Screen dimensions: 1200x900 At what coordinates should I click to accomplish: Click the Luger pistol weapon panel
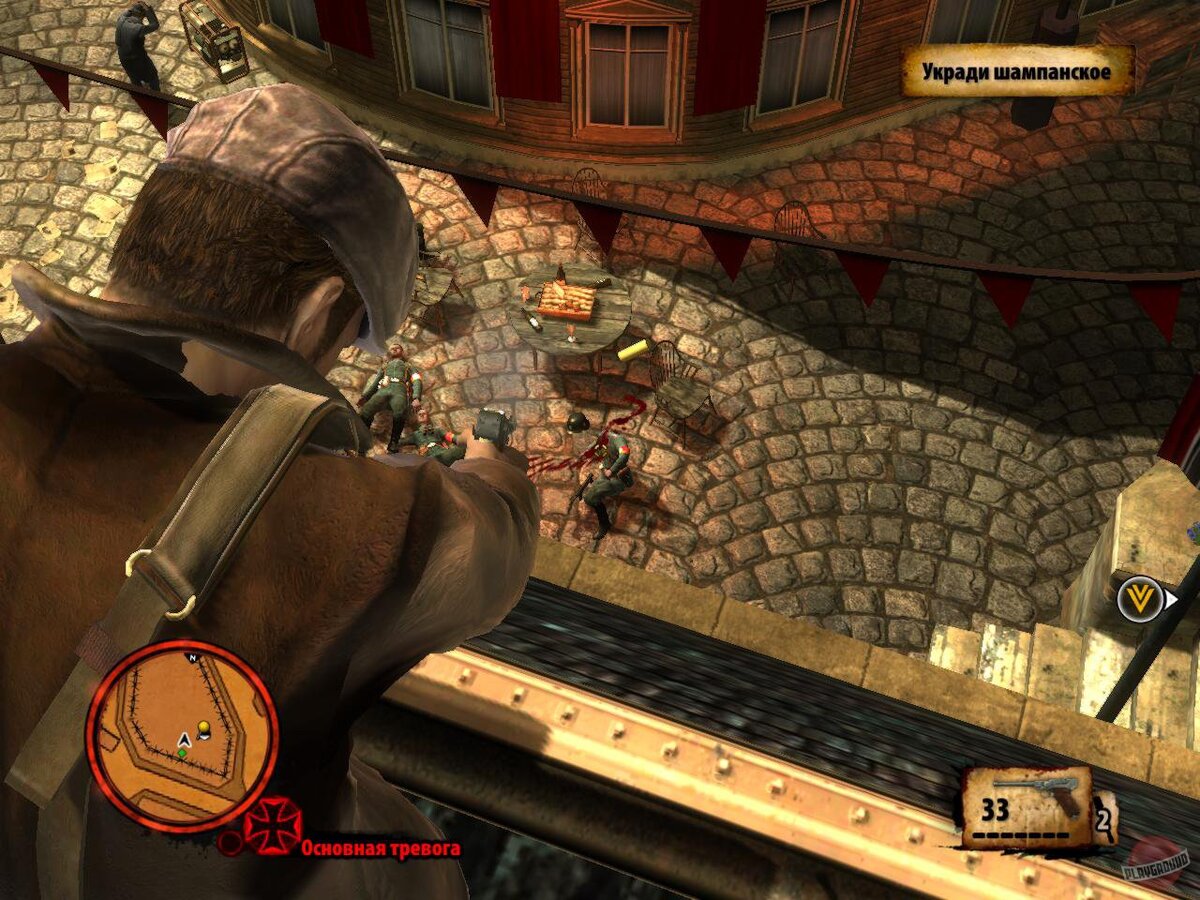[x=1029, y=806]
